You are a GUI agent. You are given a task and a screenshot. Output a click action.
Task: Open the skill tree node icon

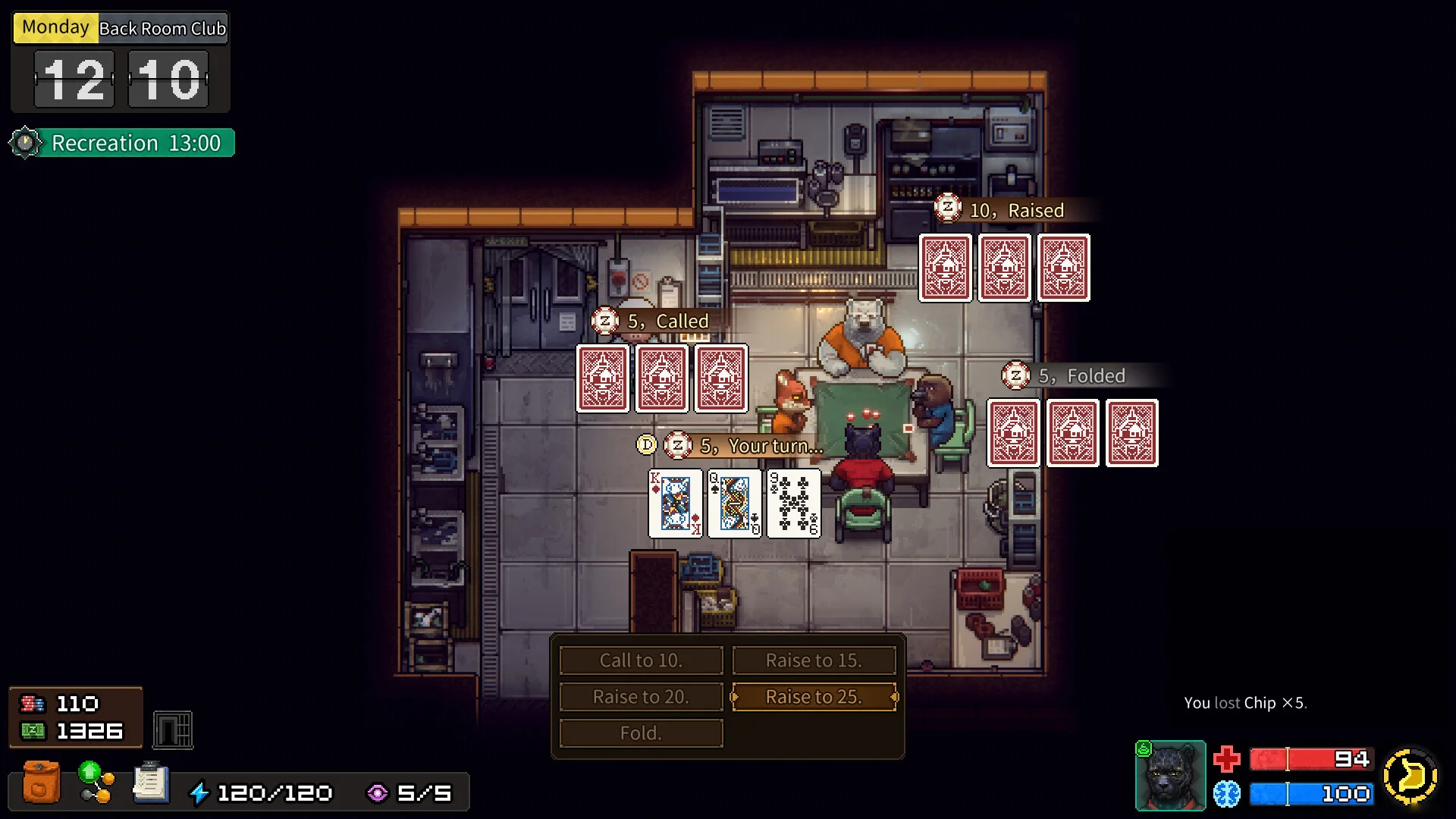point(96,782)
